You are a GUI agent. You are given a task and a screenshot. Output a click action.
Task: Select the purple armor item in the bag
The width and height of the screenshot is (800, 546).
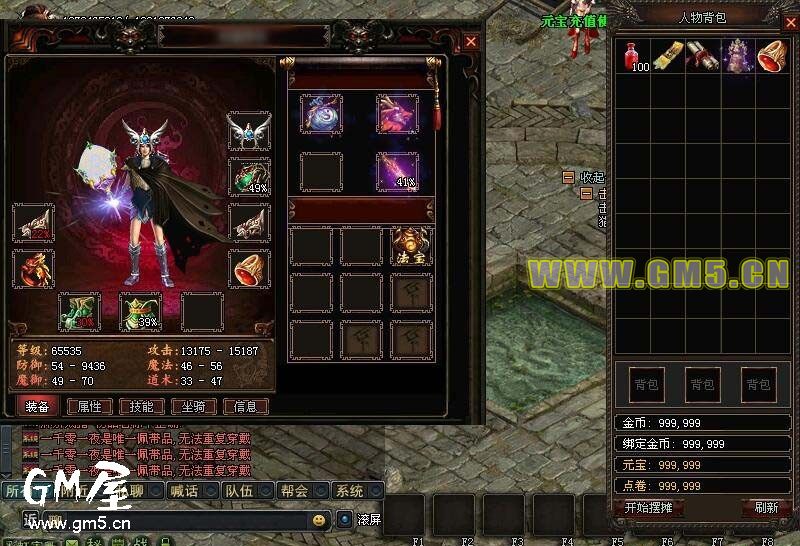click(x=737, y=55)
